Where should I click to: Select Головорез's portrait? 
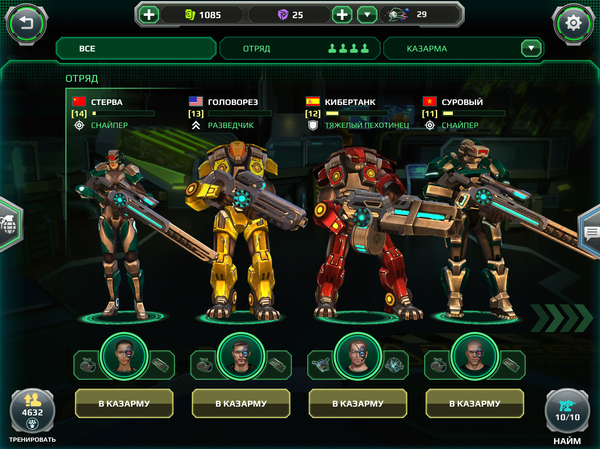tap(240, 355)
